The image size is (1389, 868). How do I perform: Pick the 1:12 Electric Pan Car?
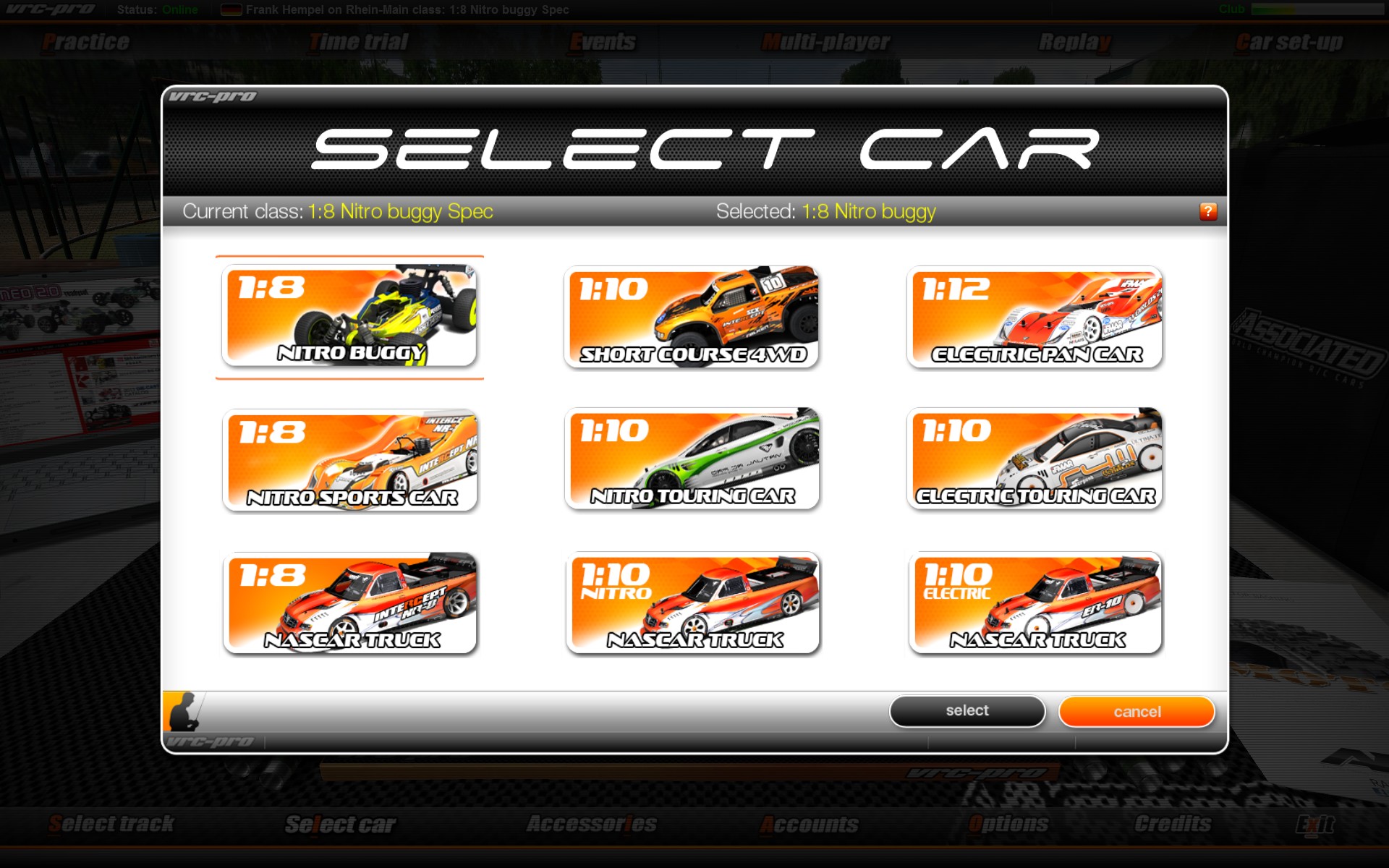[1035, 317]
